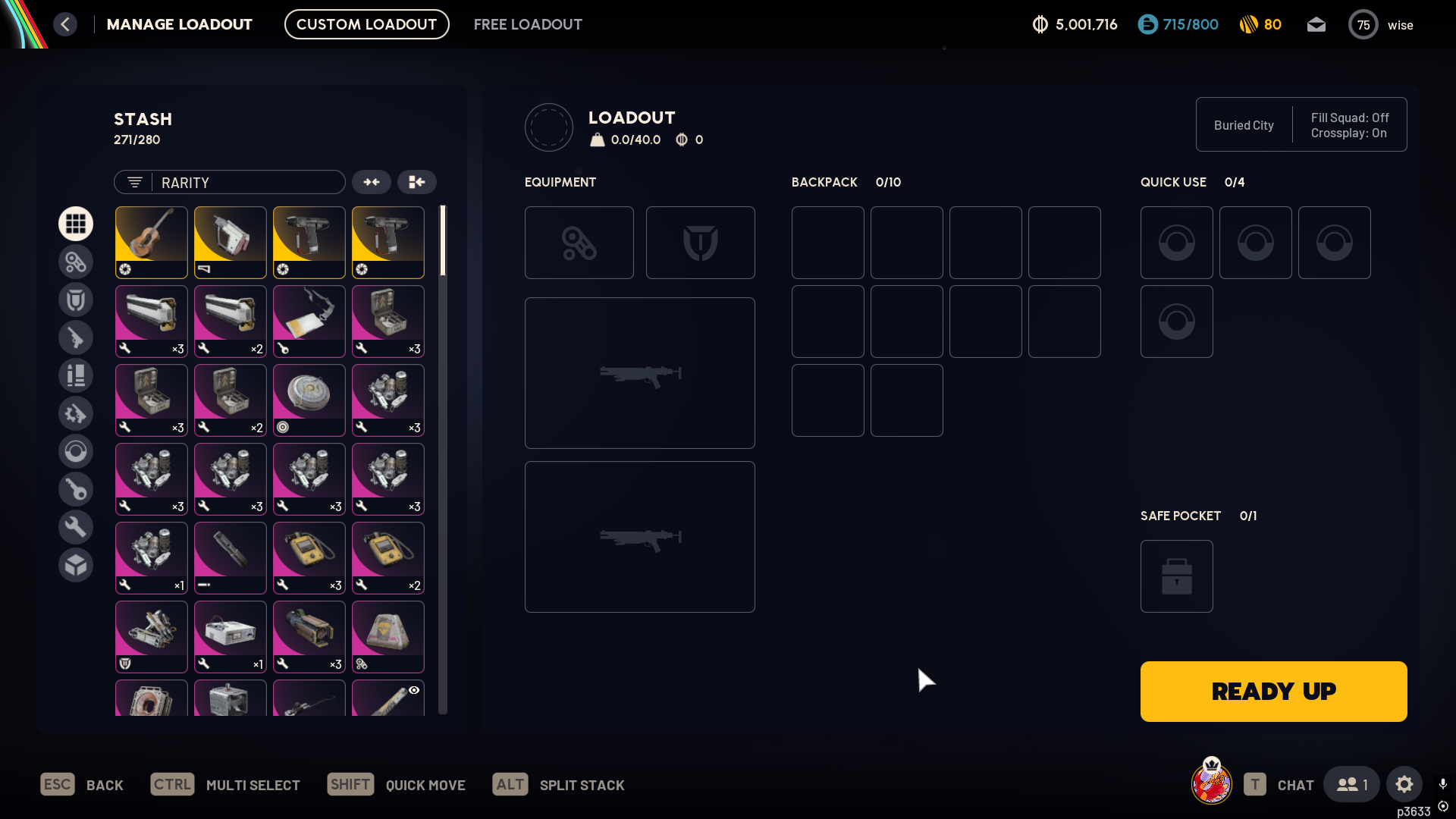The image size is (1456, 819).
Task: Select the empty safe pocket slot
Action: click(1176, 576)
